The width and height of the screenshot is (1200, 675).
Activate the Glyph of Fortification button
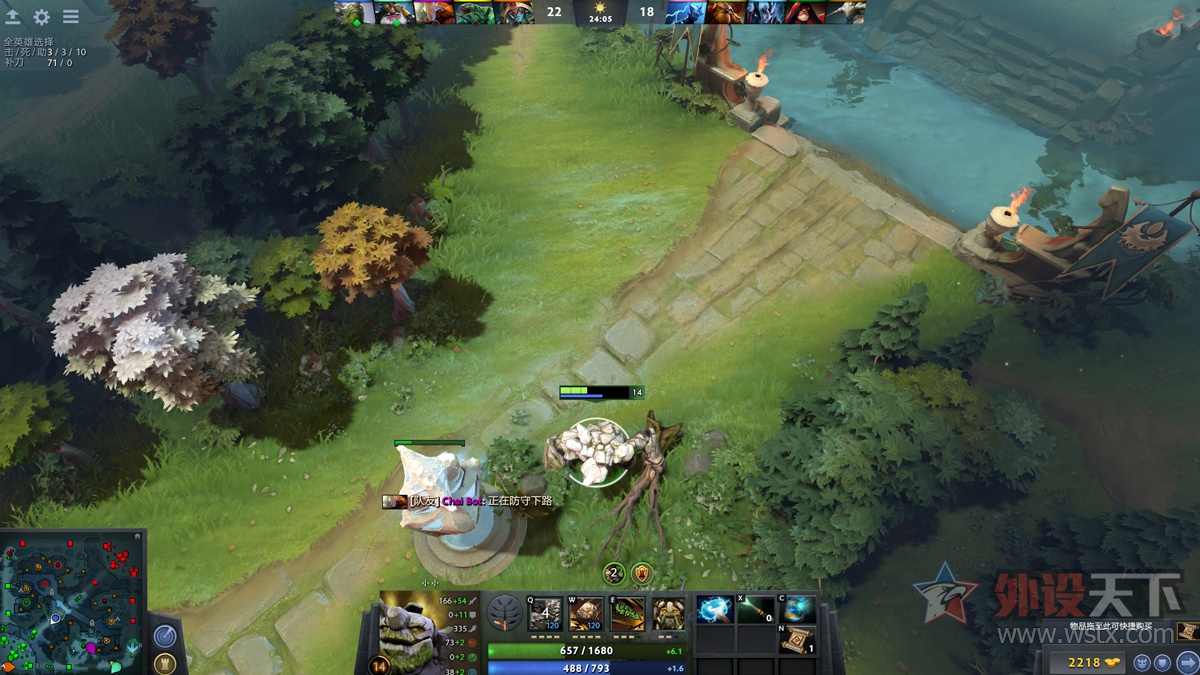click(165, 662)
